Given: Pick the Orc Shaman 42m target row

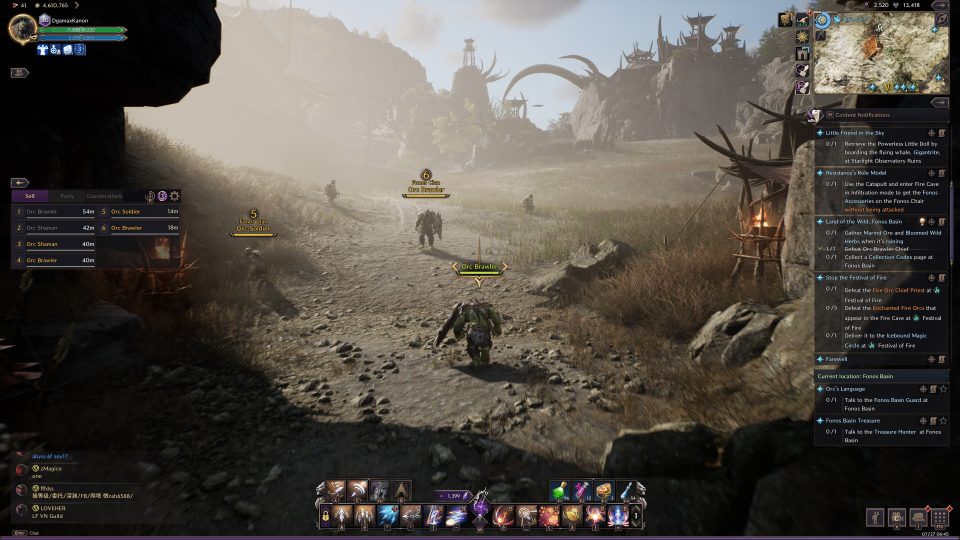Looking at the screenshot, I should pos(56,228).
